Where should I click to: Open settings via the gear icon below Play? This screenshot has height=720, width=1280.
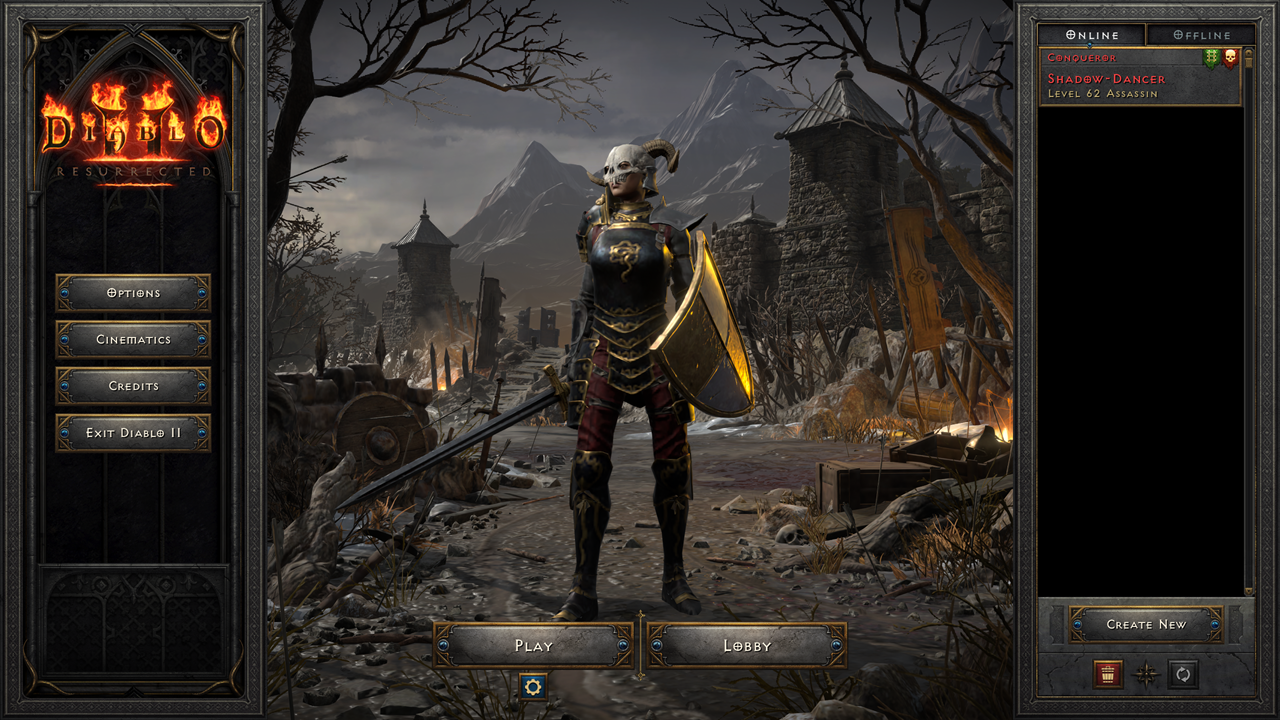click(x=534, y=689)
